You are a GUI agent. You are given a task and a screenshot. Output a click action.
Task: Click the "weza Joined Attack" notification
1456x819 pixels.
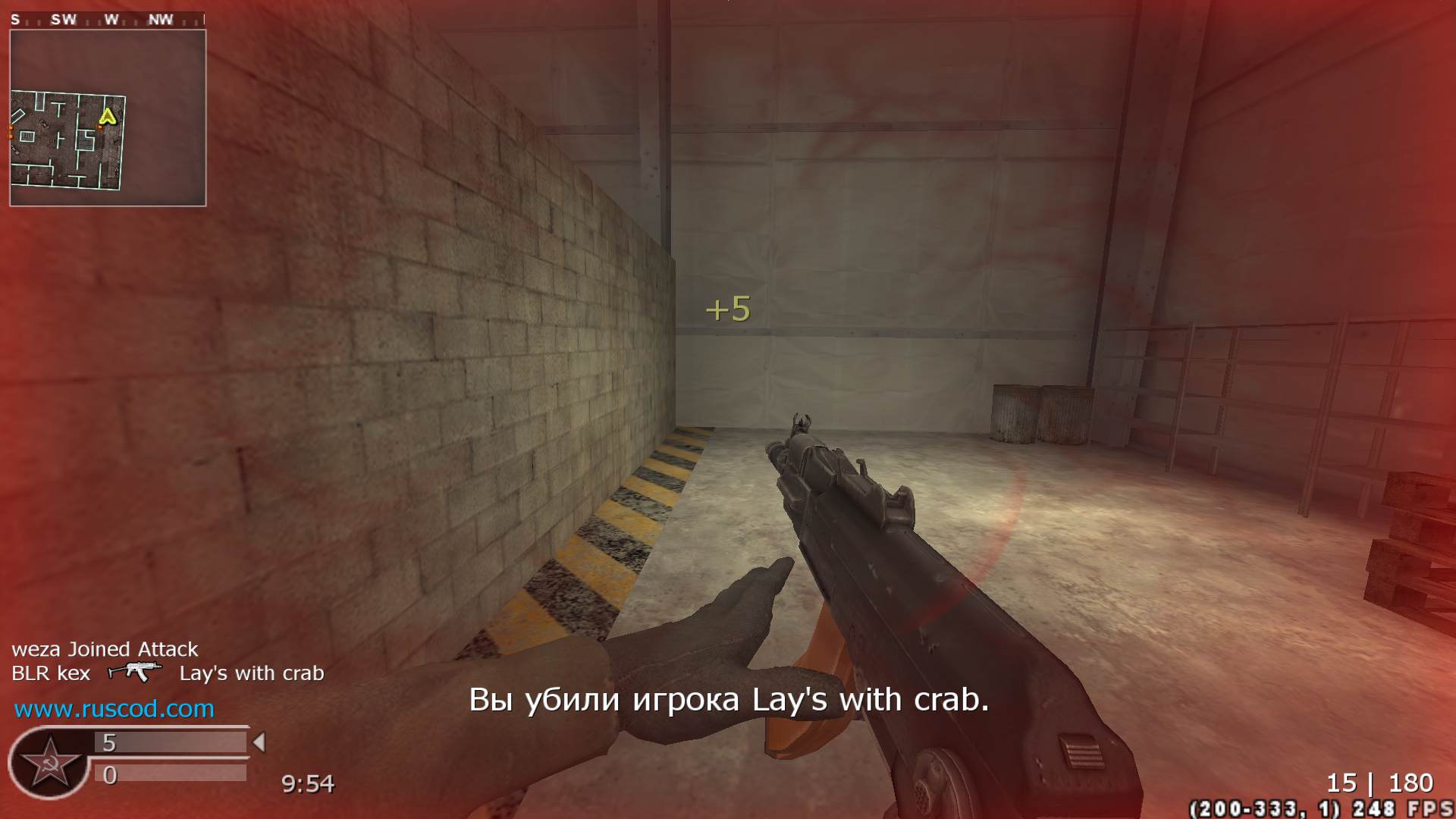[105, 649]
